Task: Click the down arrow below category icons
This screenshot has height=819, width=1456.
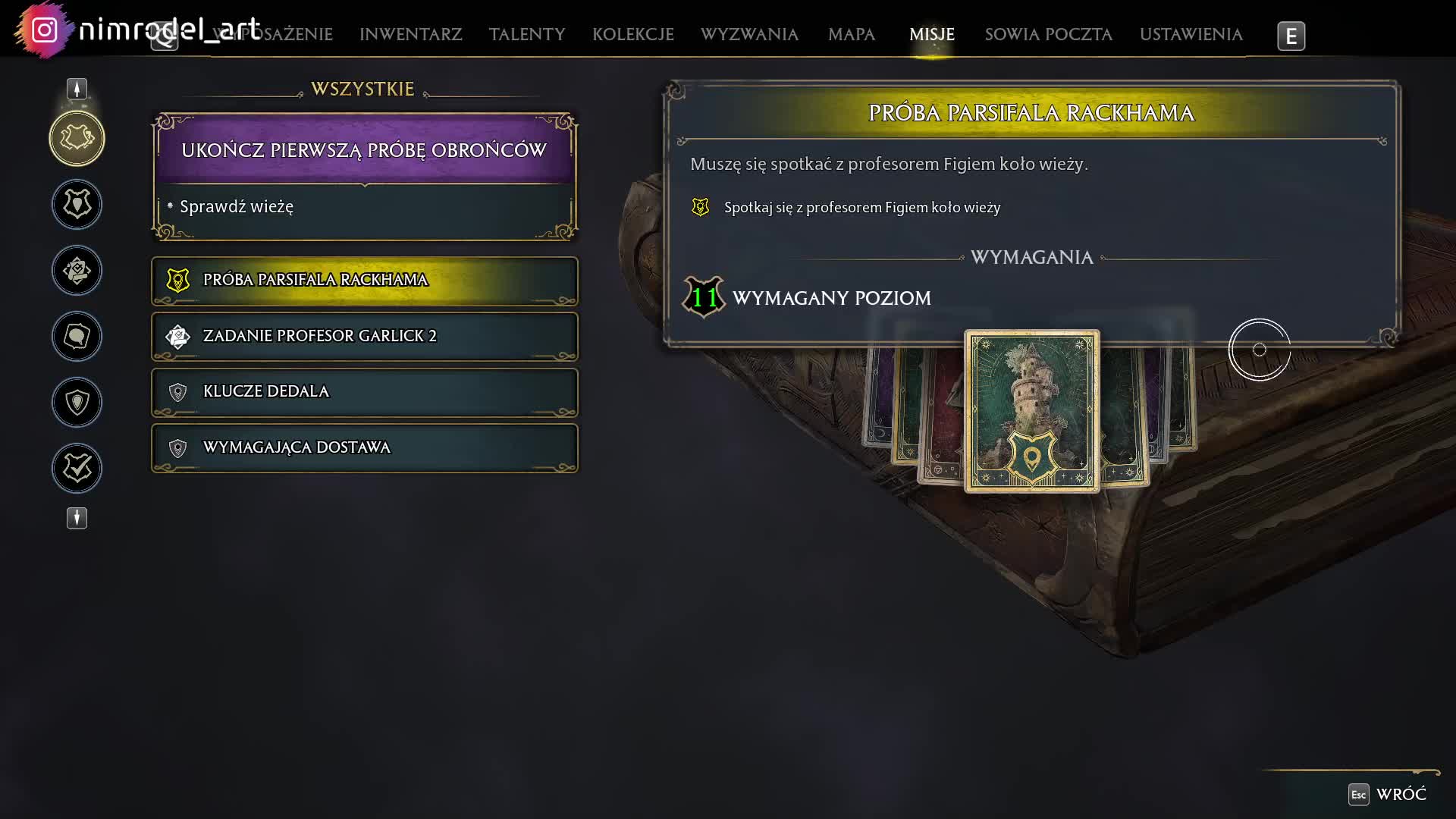Action: tap(77, 518)
